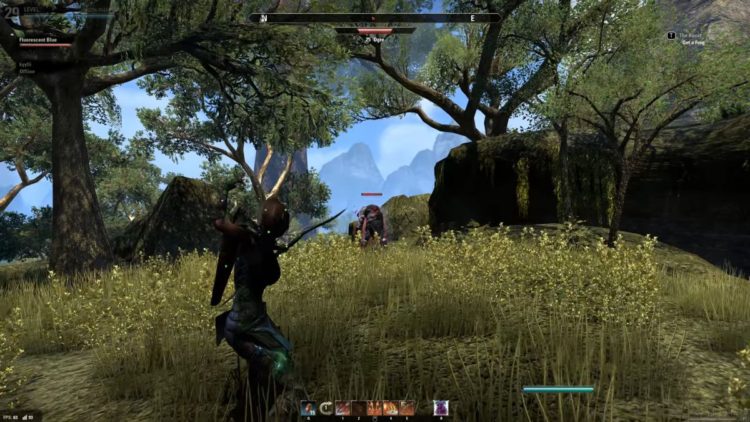Trigger the purple ultimate ability

point(440,407)
